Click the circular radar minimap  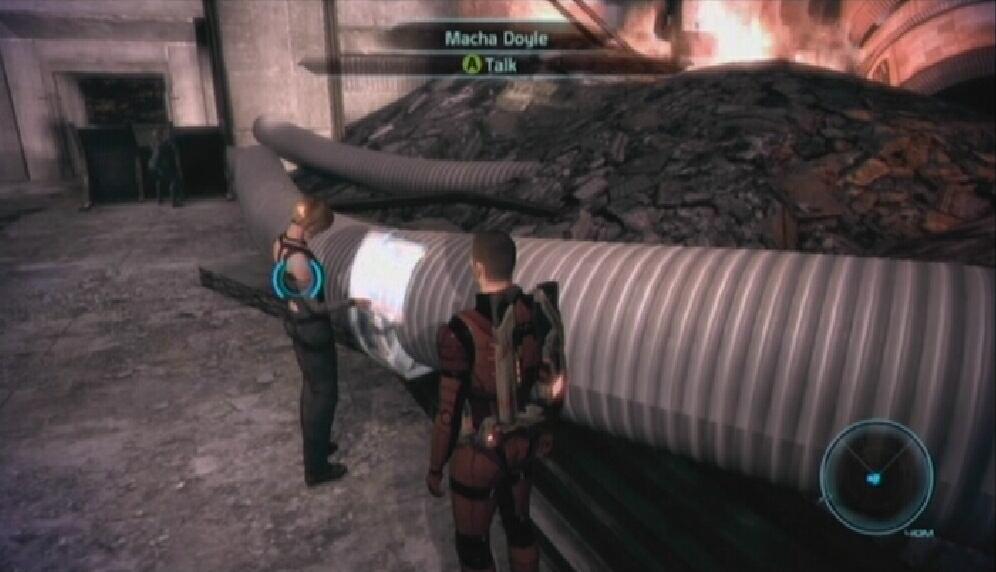(876, 476)
